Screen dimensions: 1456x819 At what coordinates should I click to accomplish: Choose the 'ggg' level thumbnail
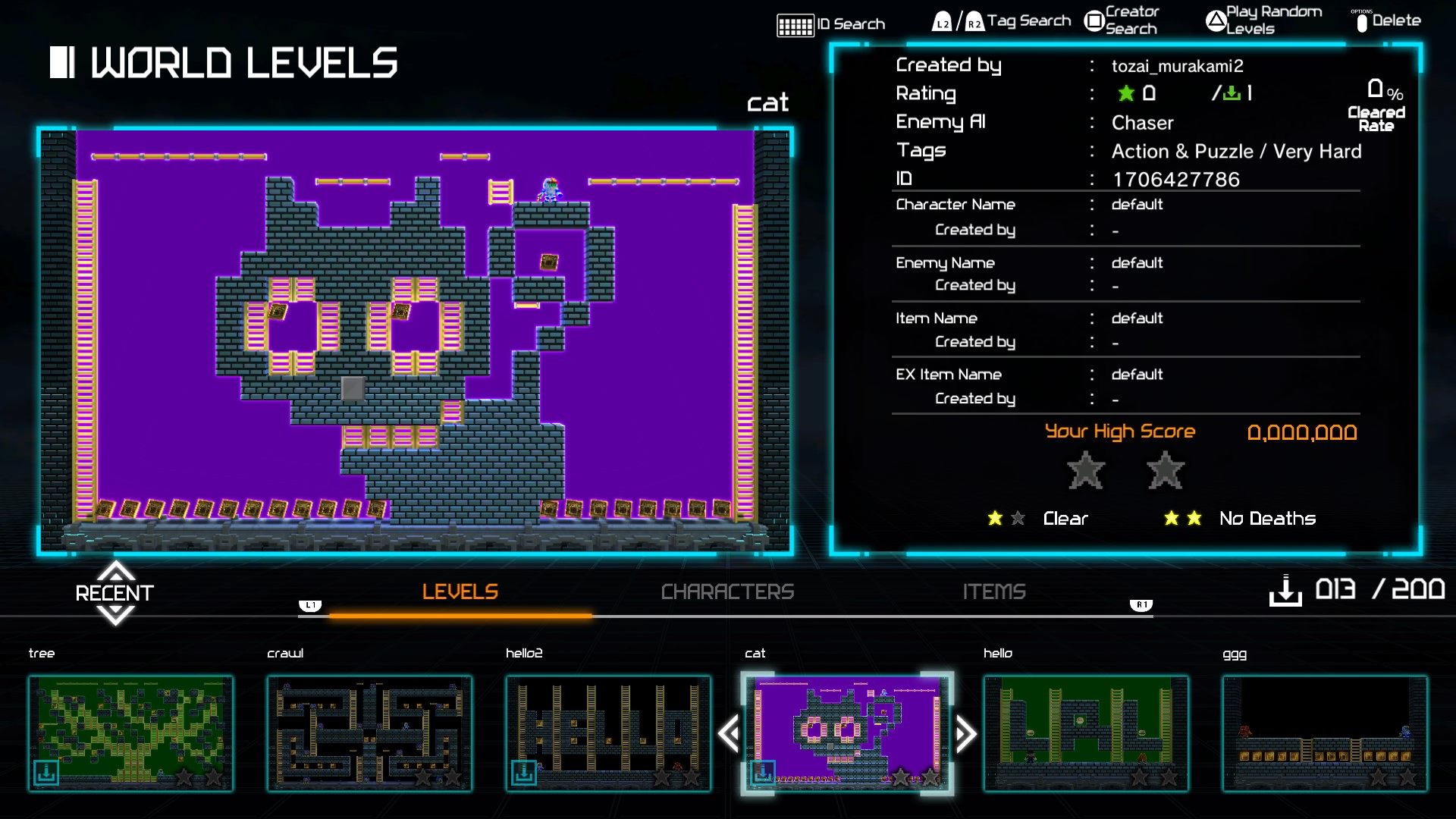(1325, 733)
